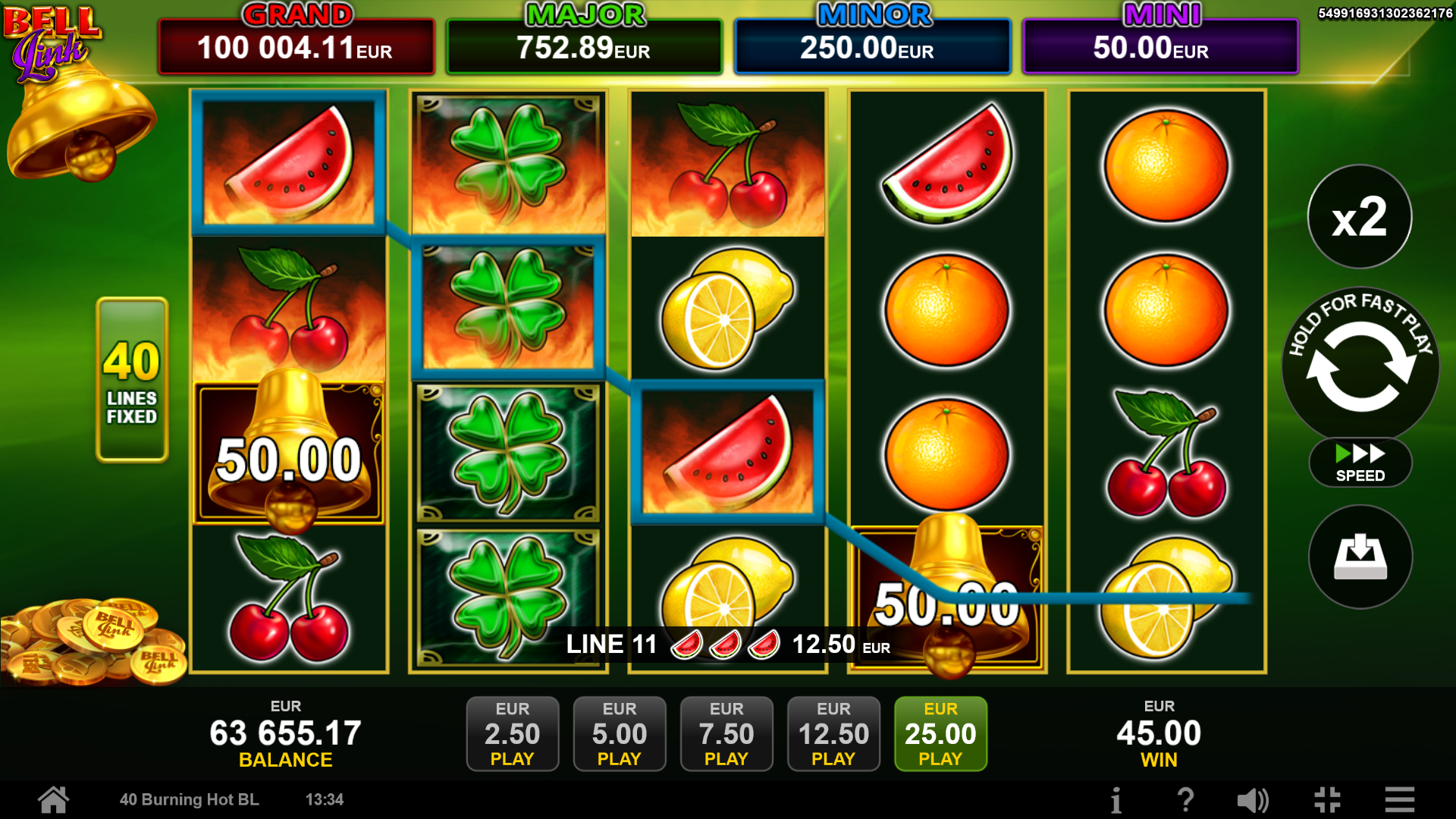Open the hamburger menu
This screenshot has height=819, width=1456.
click(x=1399, y=800)
